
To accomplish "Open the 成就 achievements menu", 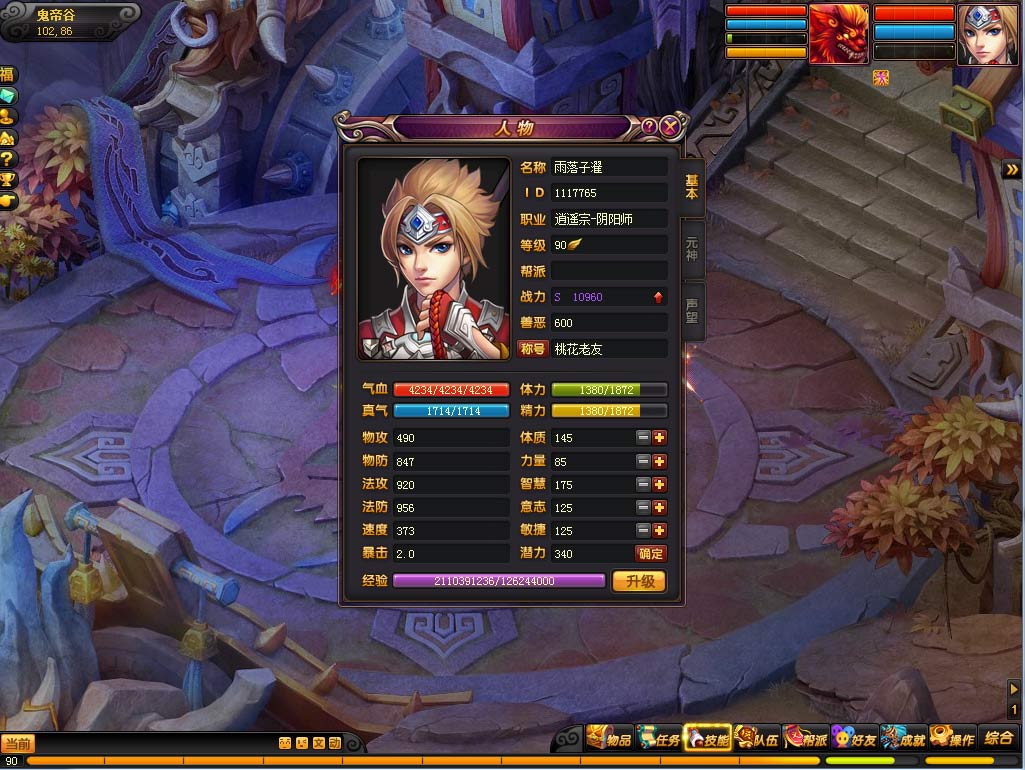I will (x=903, y=740).
